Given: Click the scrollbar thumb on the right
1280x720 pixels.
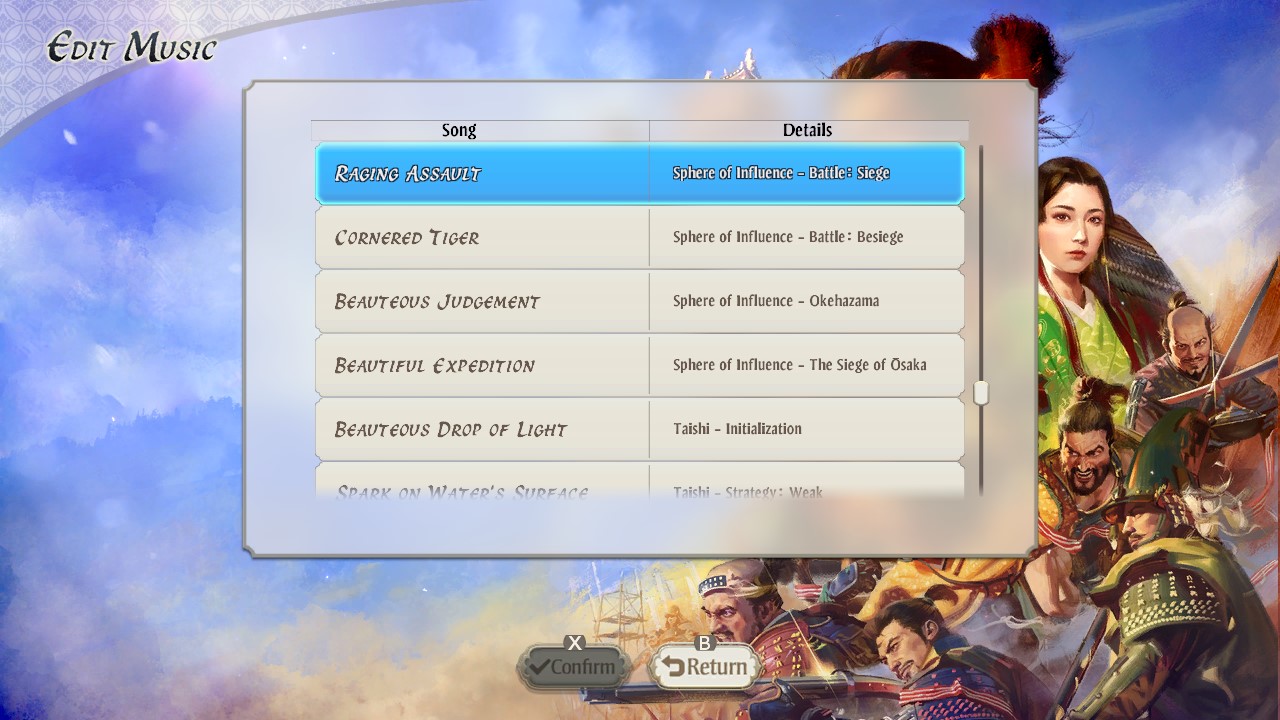Looking at the screenshot, I should tap(981, 392).
